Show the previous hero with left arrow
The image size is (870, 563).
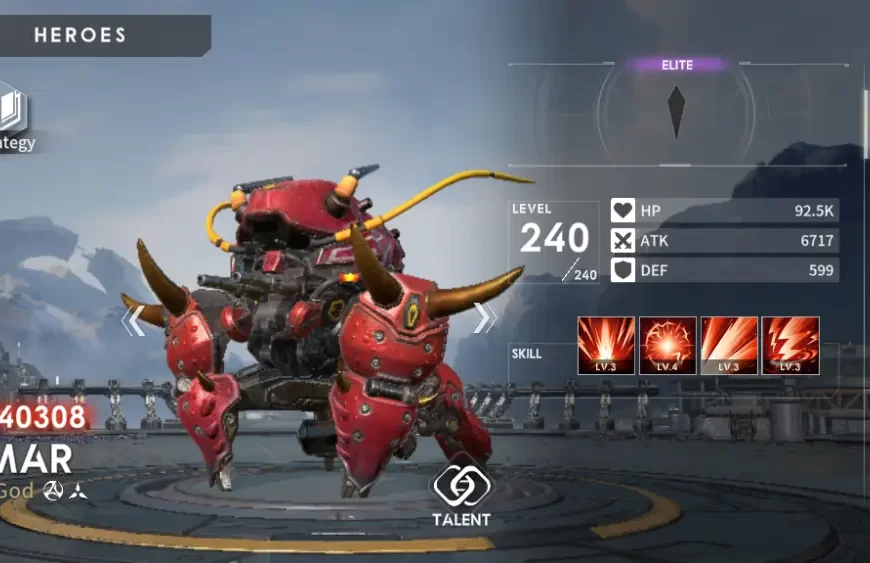pos(133,320)
